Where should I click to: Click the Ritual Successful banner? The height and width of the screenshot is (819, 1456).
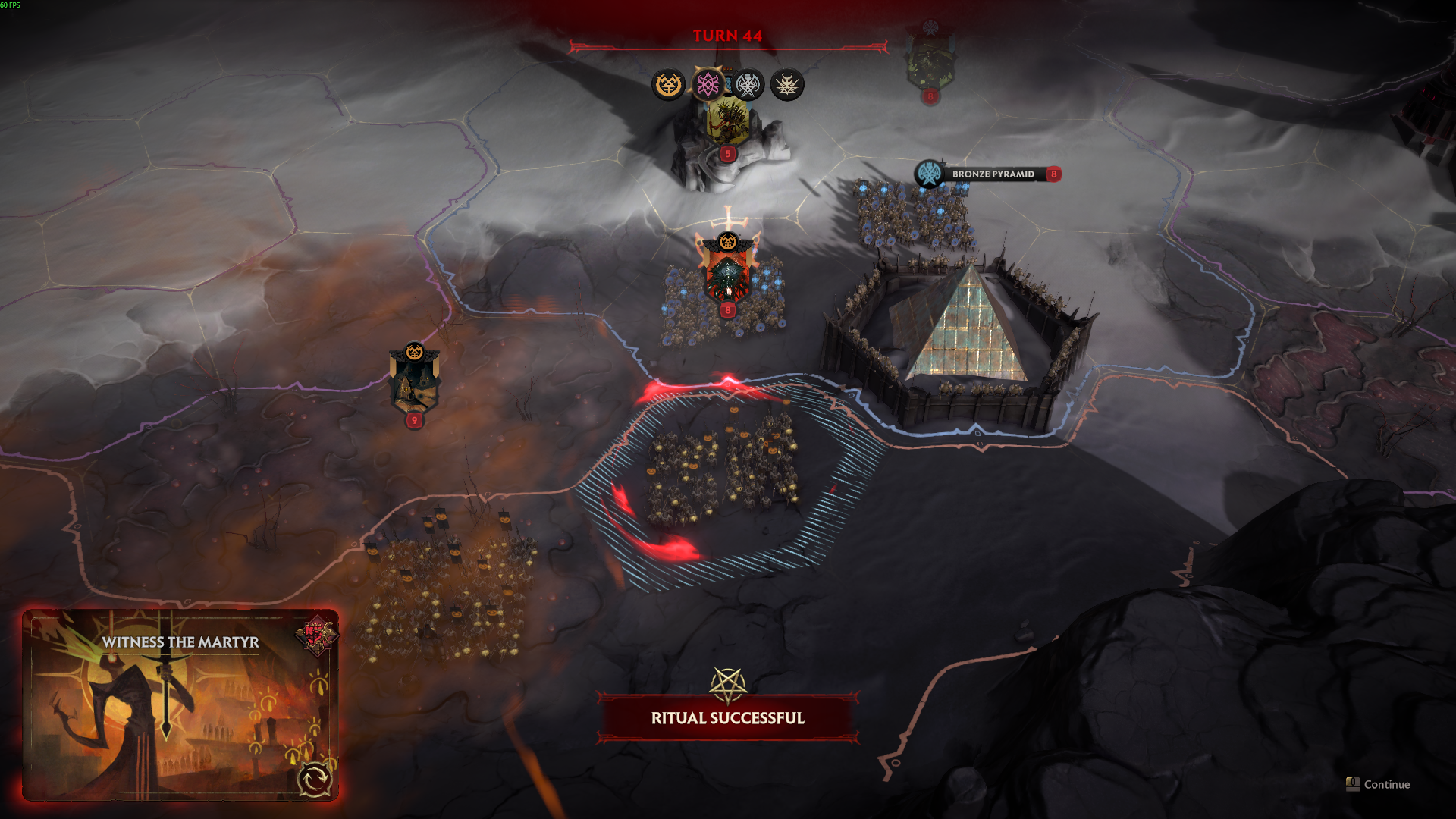[727, 717]
